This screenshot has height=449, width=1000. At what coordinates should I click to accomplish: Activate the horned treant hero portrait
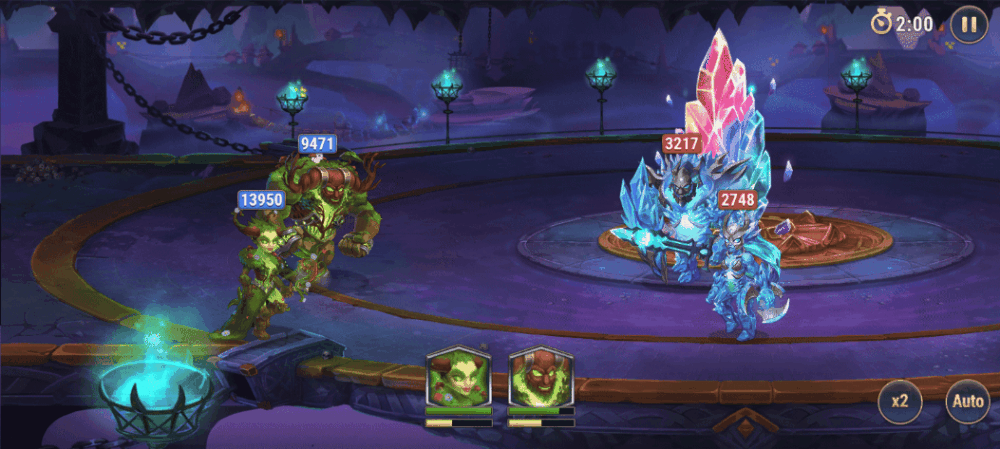tap(540, 377)
